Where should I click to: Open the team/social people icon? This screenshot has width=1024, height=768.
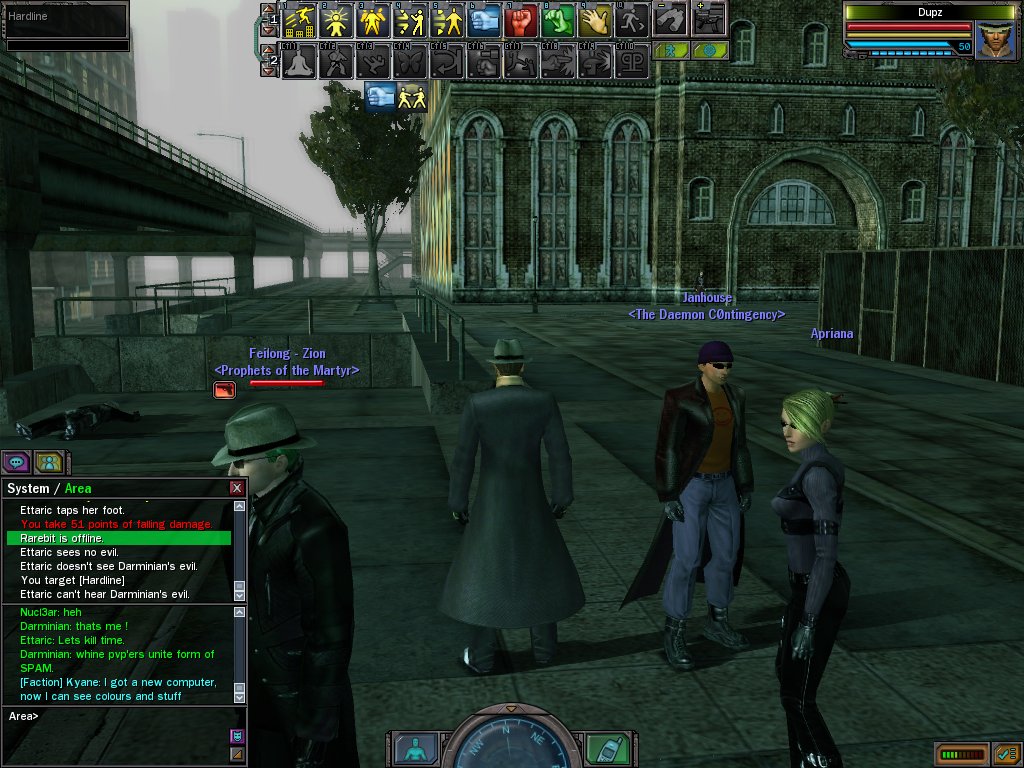pyautogui.click(x=49, y=462)
